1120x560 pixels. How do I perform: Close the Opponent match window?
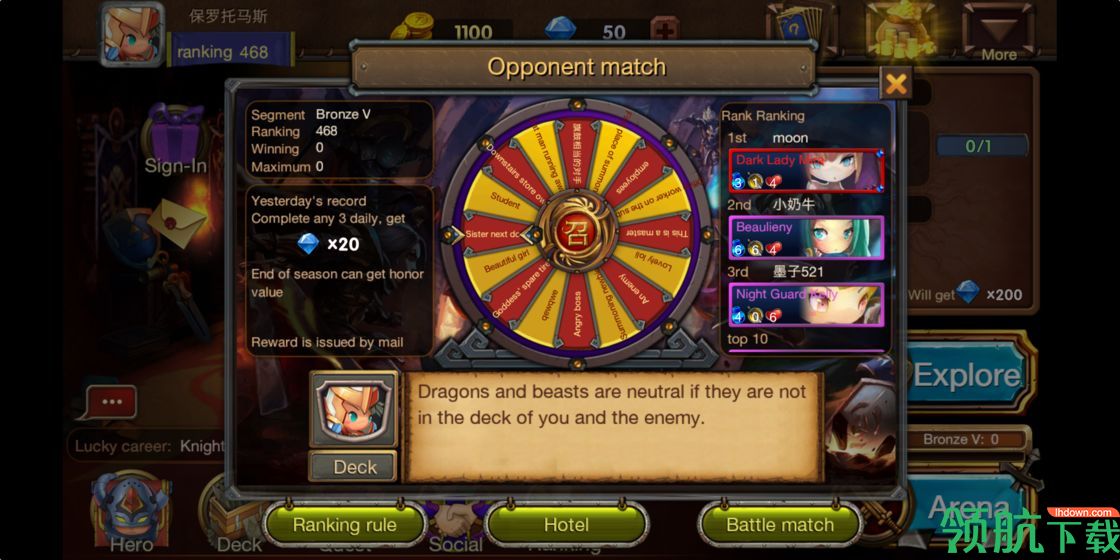pyautogui.click(x=896, y=84)
